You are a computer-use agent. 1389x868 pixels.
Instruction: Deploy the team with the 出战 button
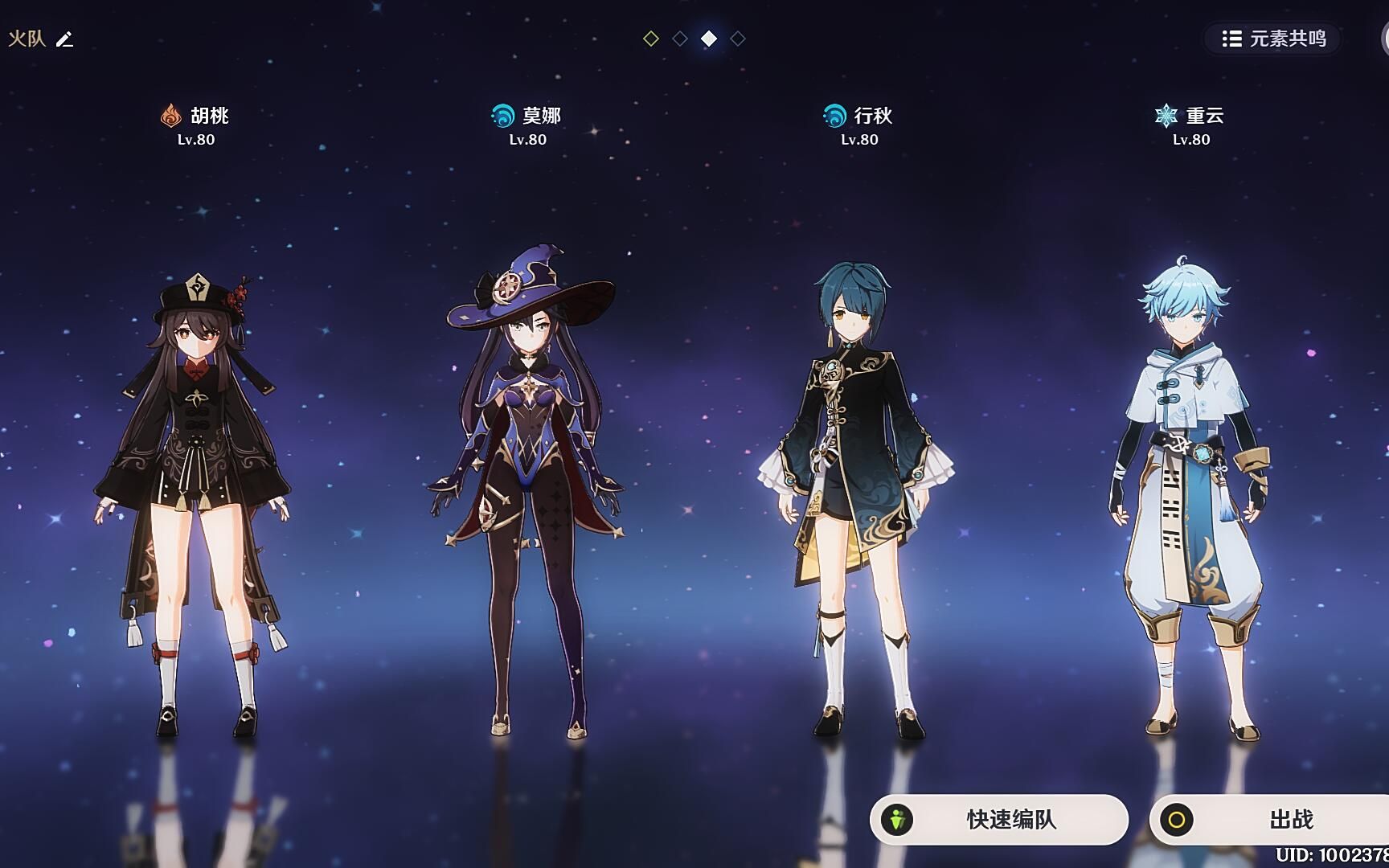pyautogui.click(x=1270, y=819)
